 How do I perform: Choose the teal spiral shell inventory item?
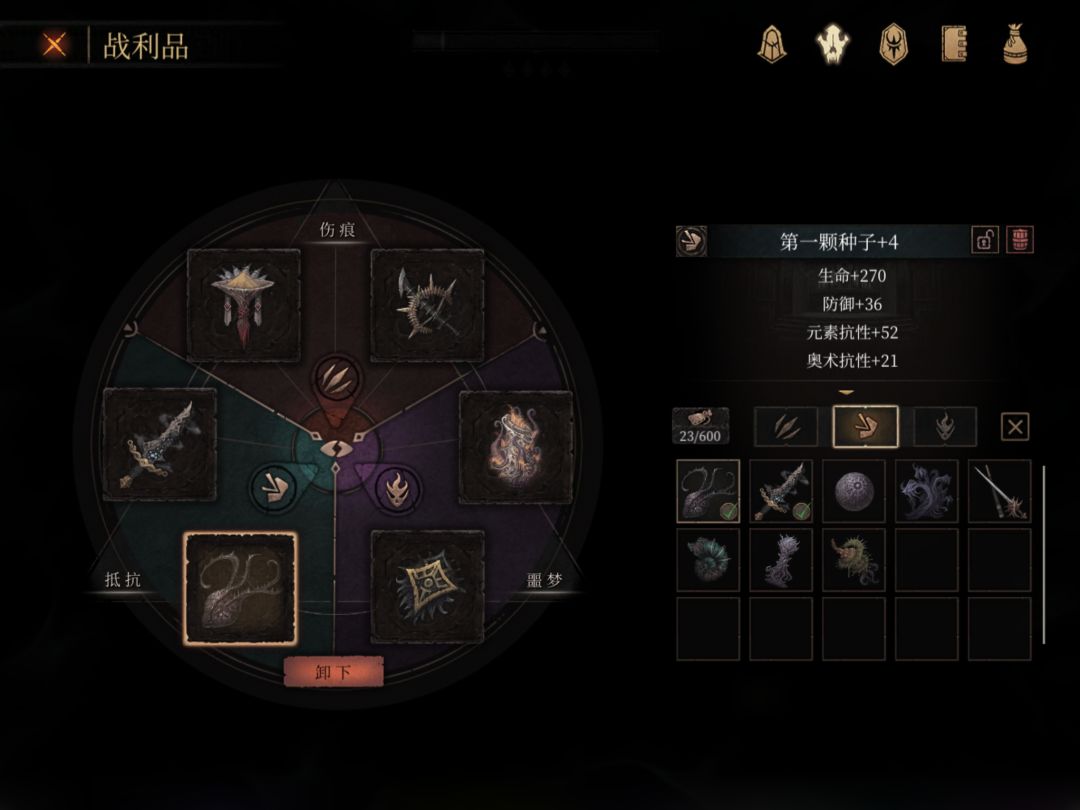click(708, 560)
